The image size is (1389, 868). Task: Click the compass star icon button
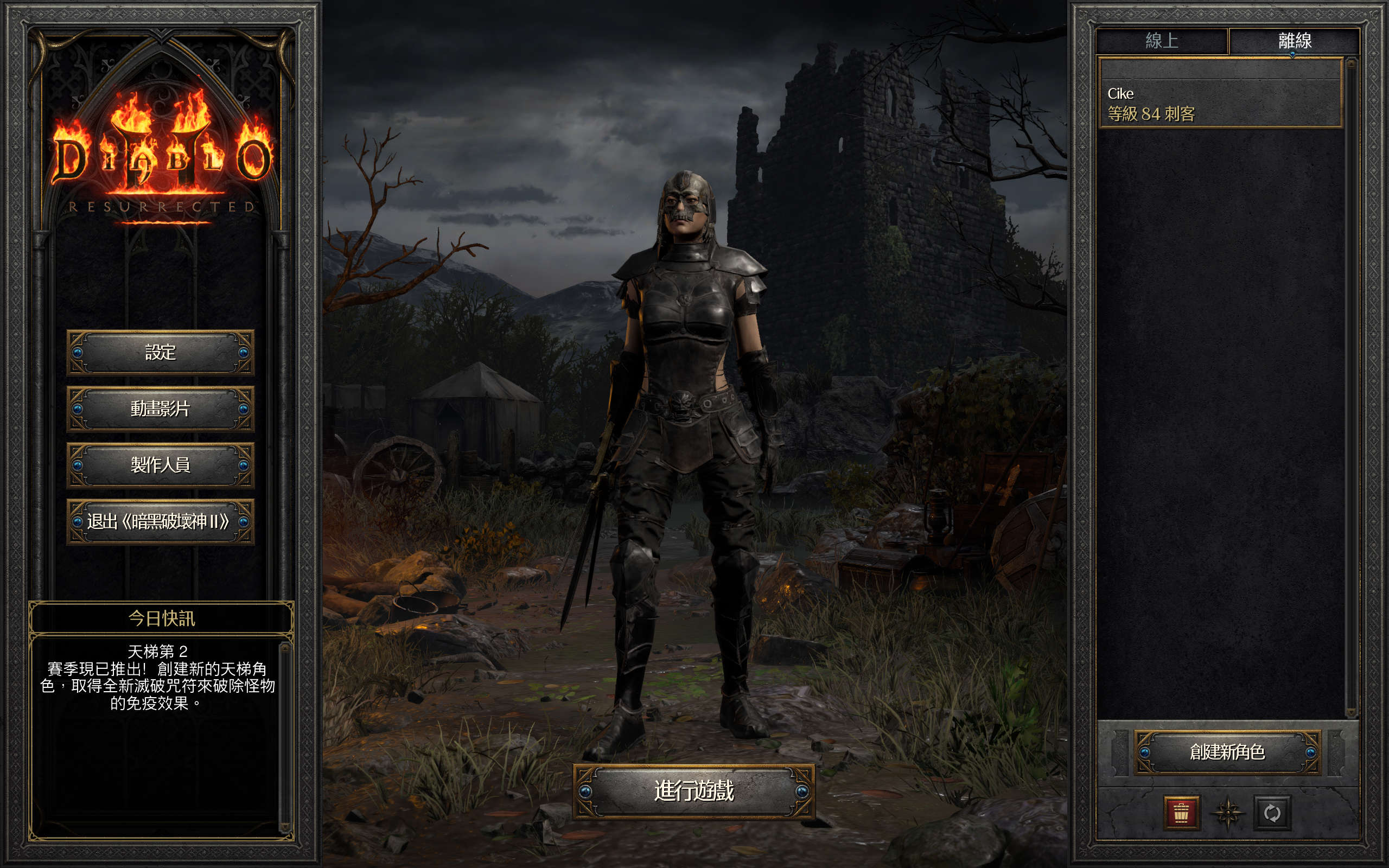coord(1227,813)
